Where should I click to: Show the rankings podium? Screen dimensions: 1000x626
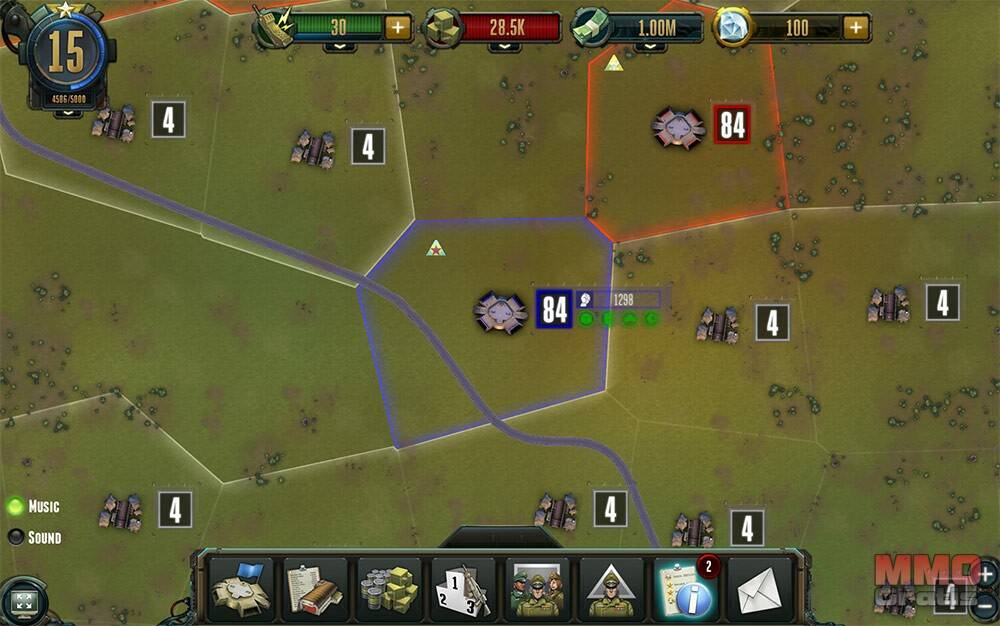[x=463, y=589]
